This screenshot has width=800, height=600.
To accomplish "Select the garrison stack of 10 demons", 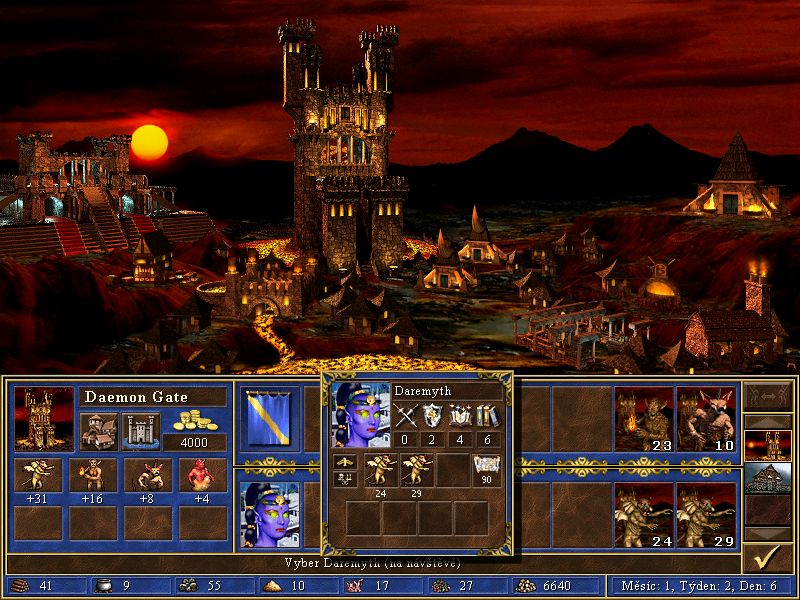I will click(706, 416).
